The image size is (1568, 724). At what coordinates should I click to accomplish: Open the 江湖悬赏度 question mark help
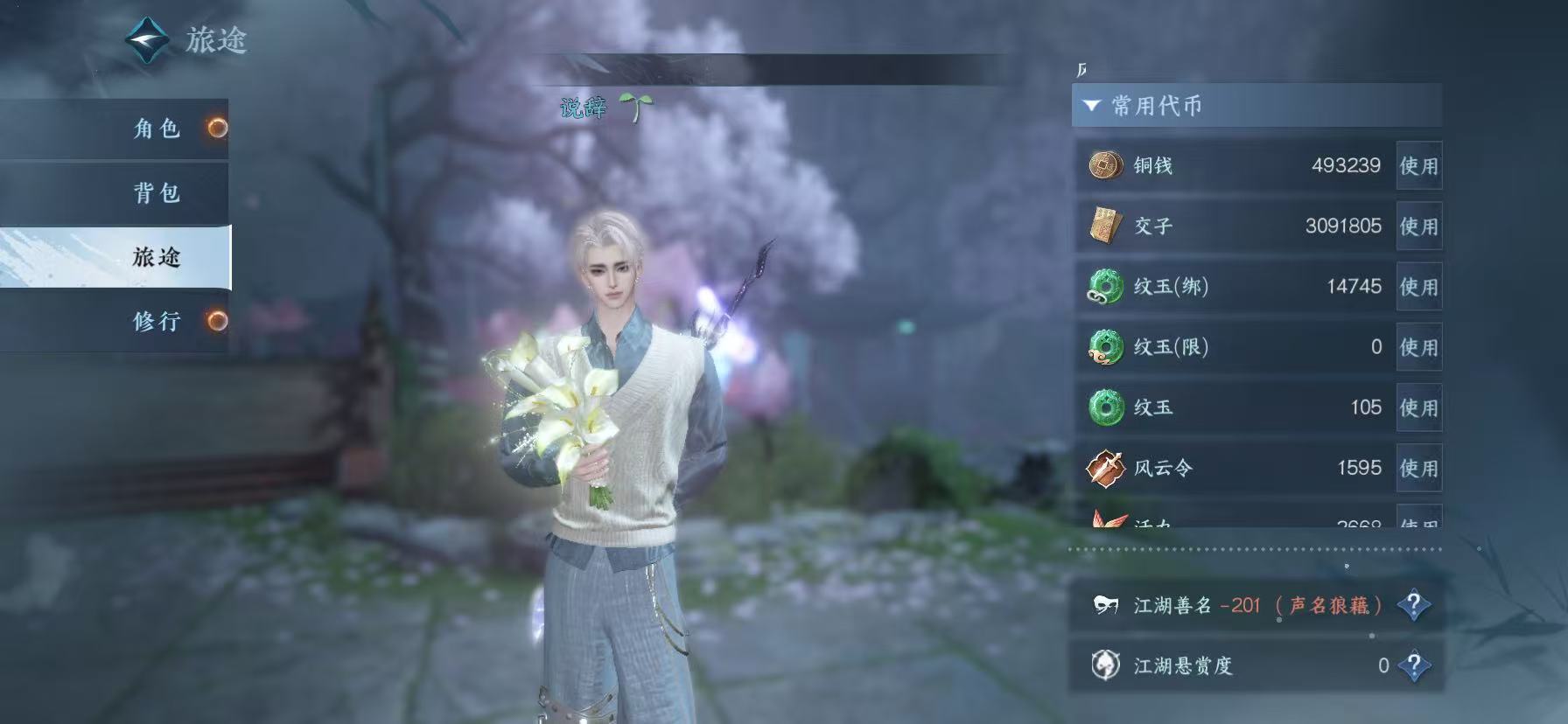(1413, 666)
